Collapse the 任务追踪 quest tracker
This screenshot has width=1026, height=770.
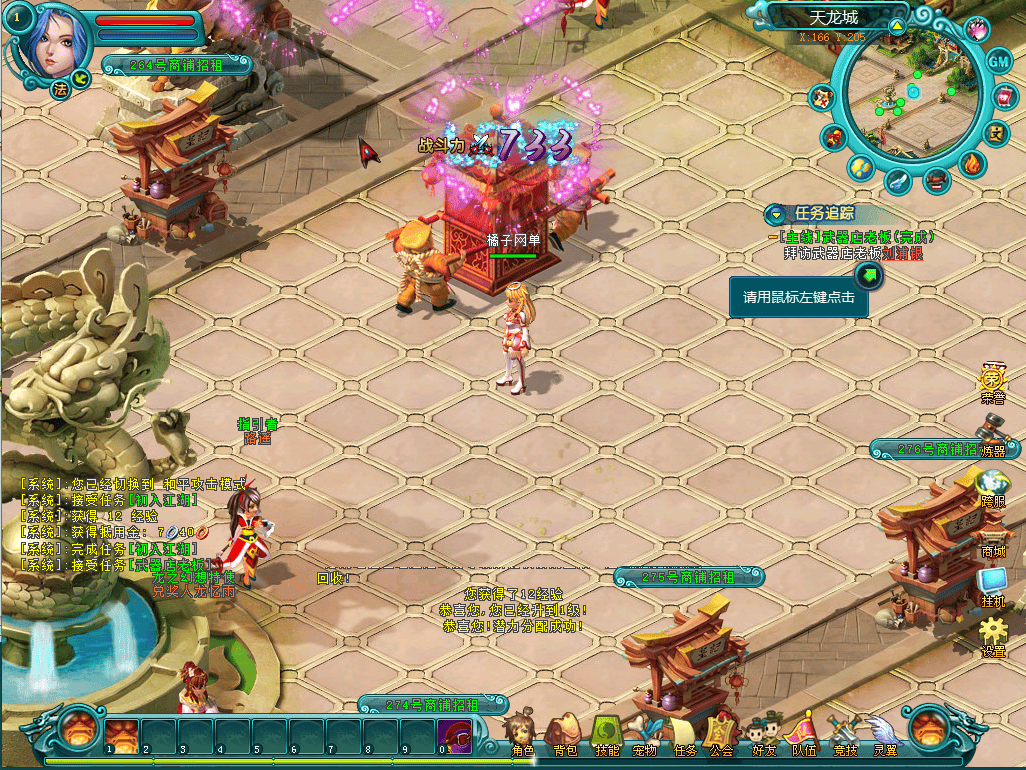[x=776, y=213]
